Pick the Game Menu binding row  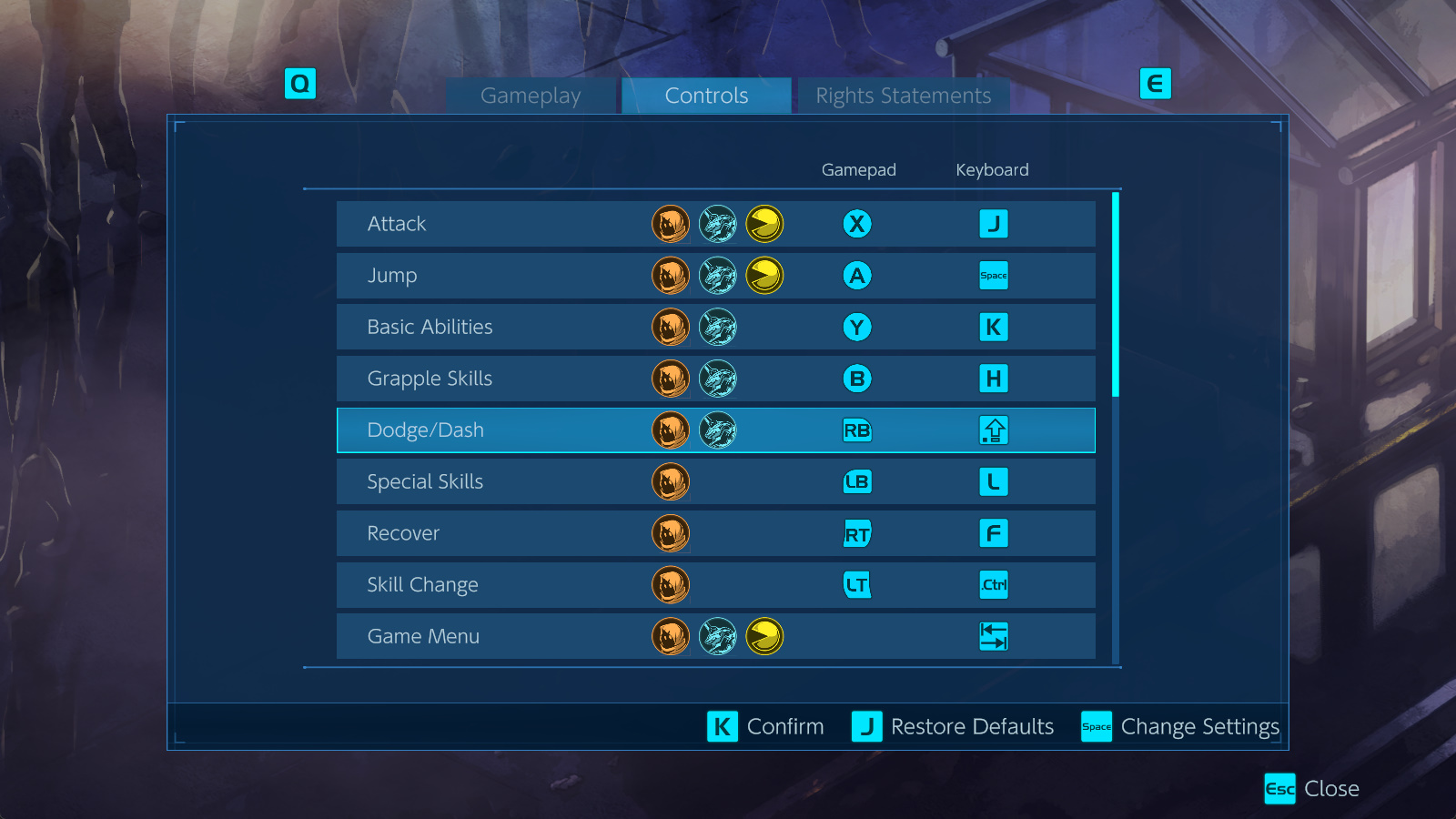coord(715,636)
